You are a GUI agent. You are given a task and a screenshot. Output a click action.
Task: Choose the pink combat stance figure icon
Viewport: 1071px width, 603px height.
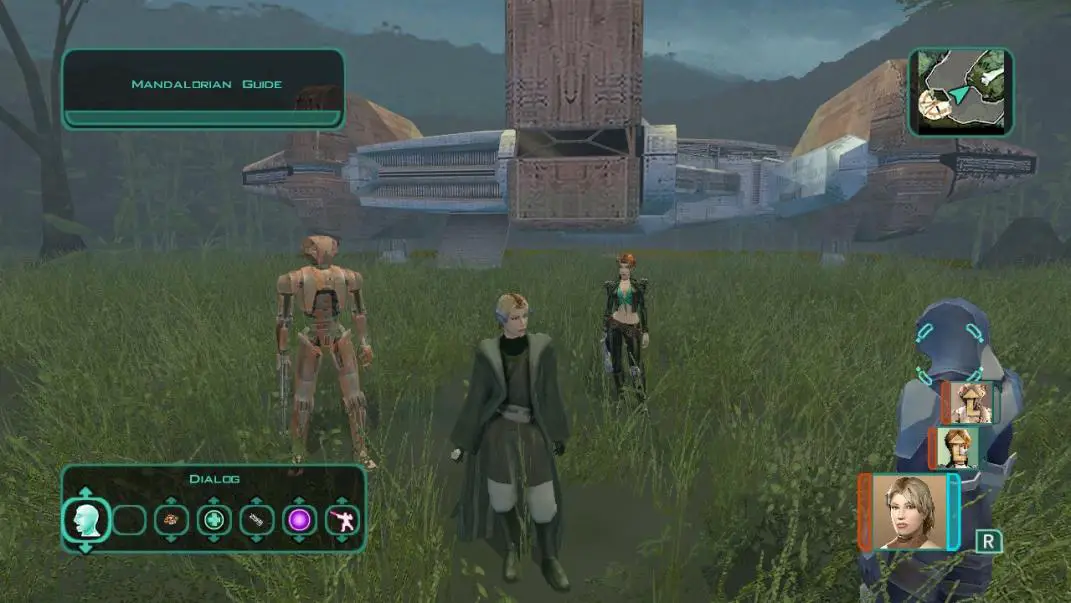click(342, 520)
